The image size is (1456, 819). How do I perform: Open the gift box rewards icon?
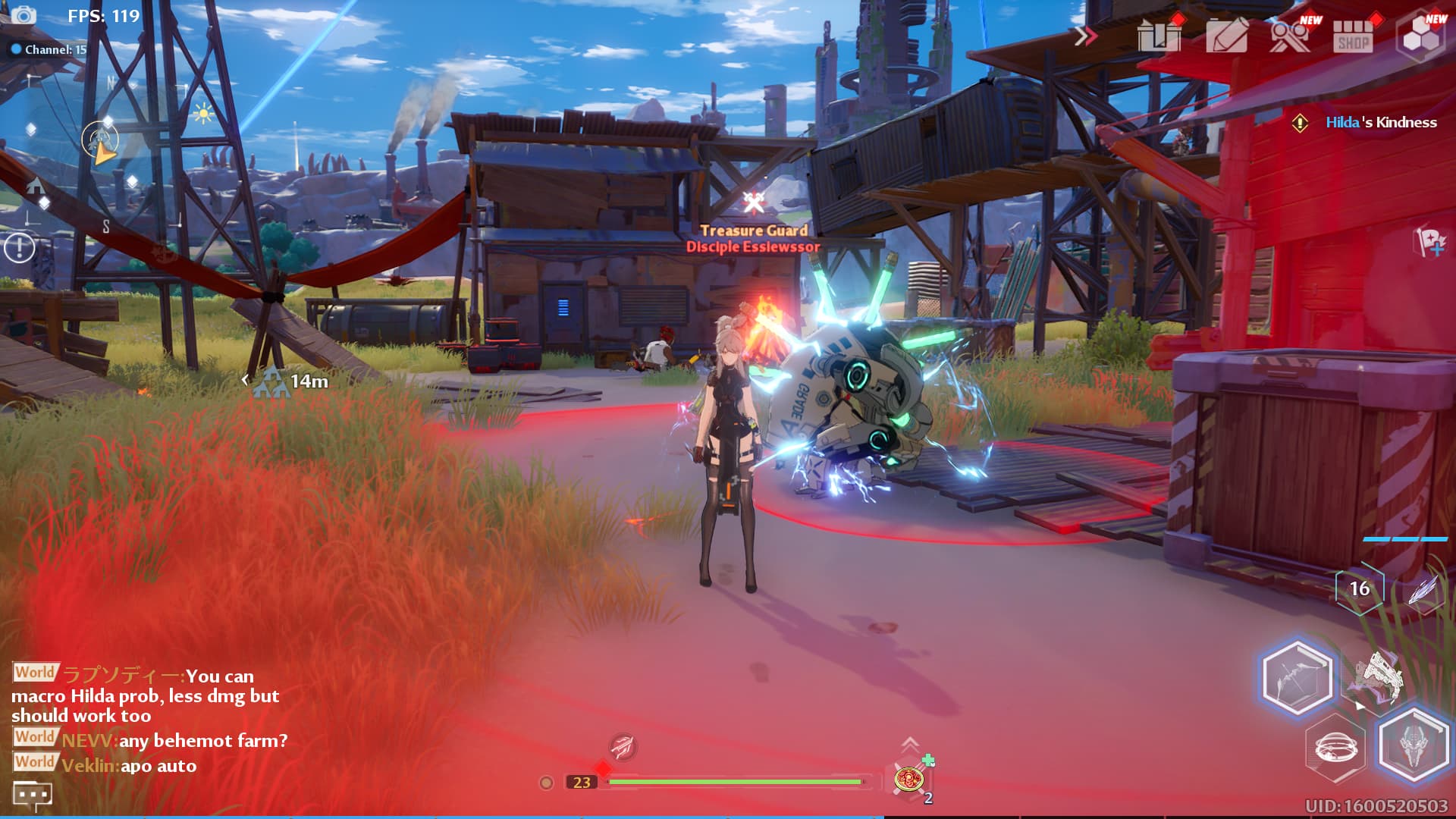coord(1159,35)
